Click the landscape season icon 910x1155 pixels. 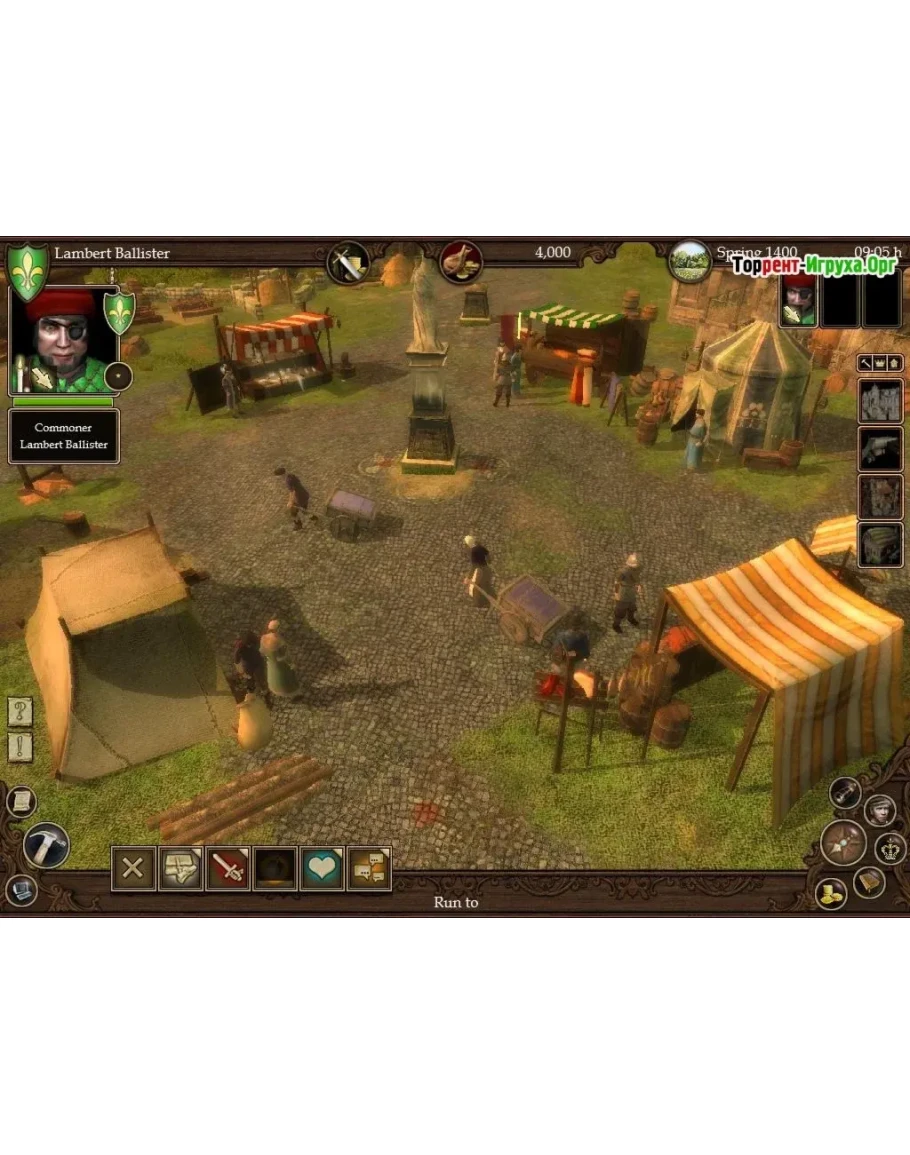(690, 261)
